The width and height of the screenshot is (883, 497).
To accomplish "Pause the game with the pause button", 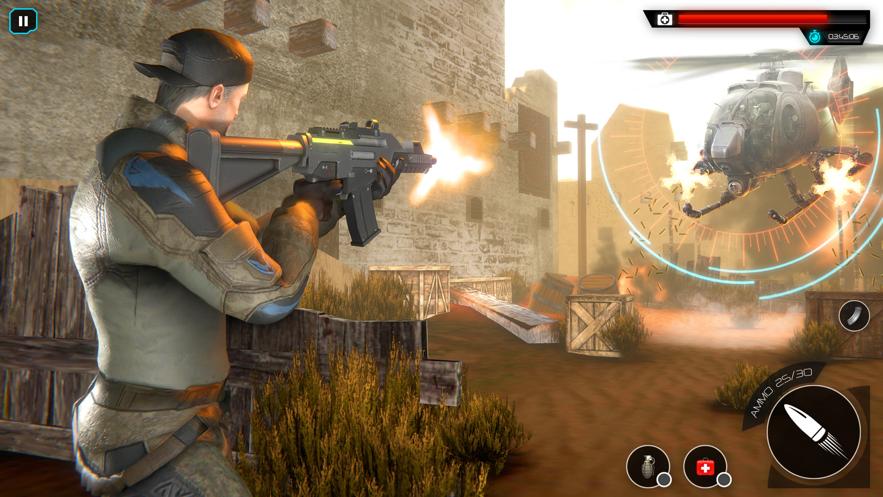I will [22, 20].
